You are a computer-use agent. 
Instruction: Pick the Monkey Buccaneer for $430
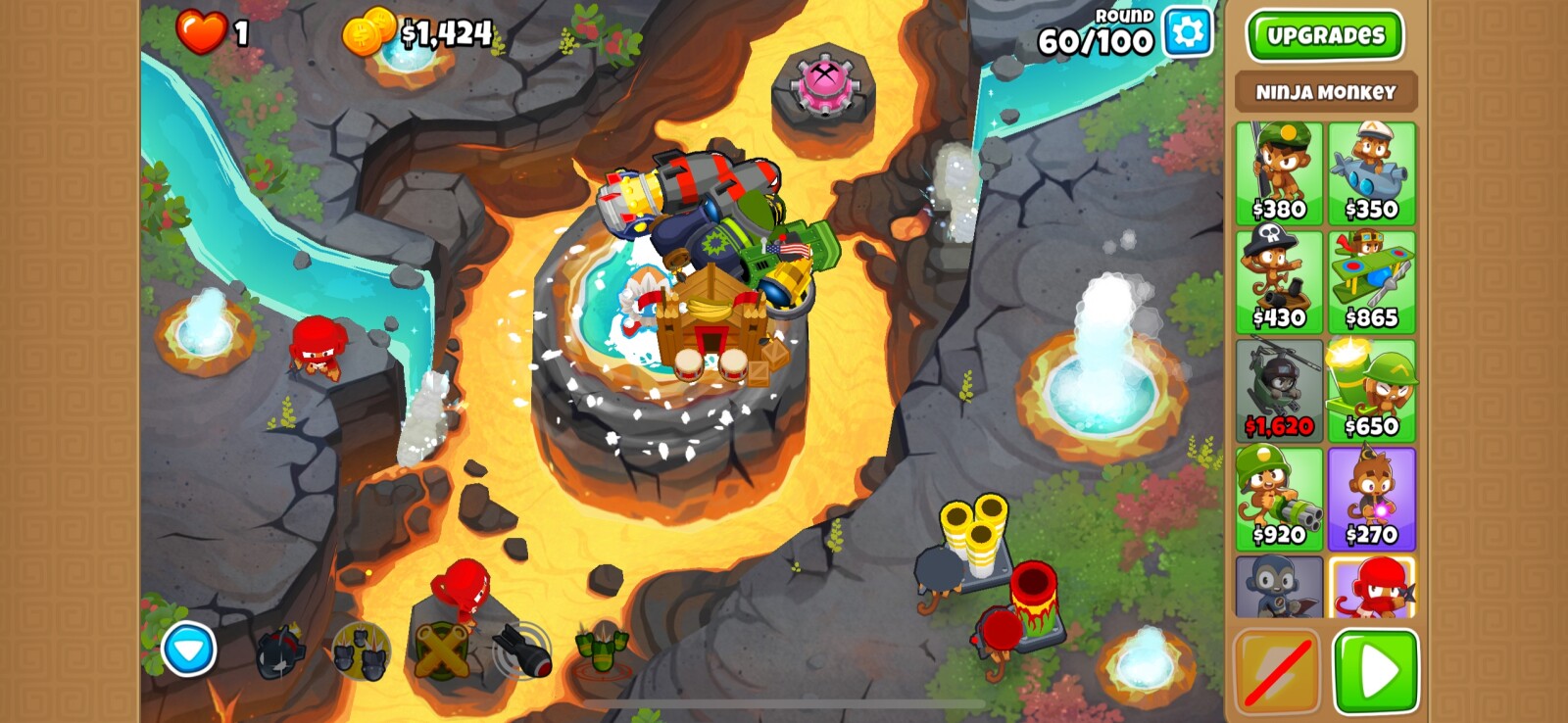tap(1279, 282)
